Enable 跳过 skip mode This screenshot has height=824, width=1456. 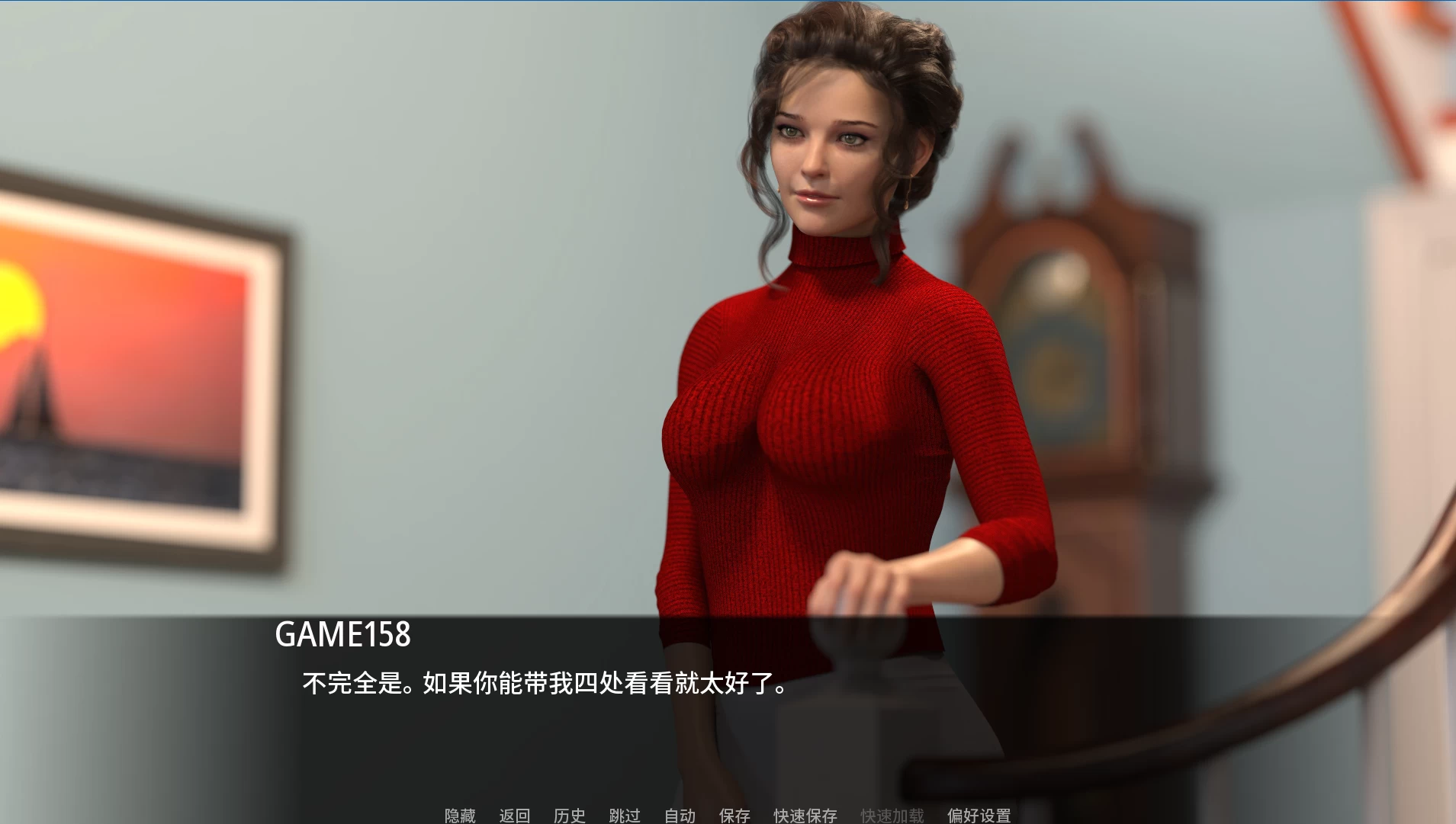coord(625,815)
